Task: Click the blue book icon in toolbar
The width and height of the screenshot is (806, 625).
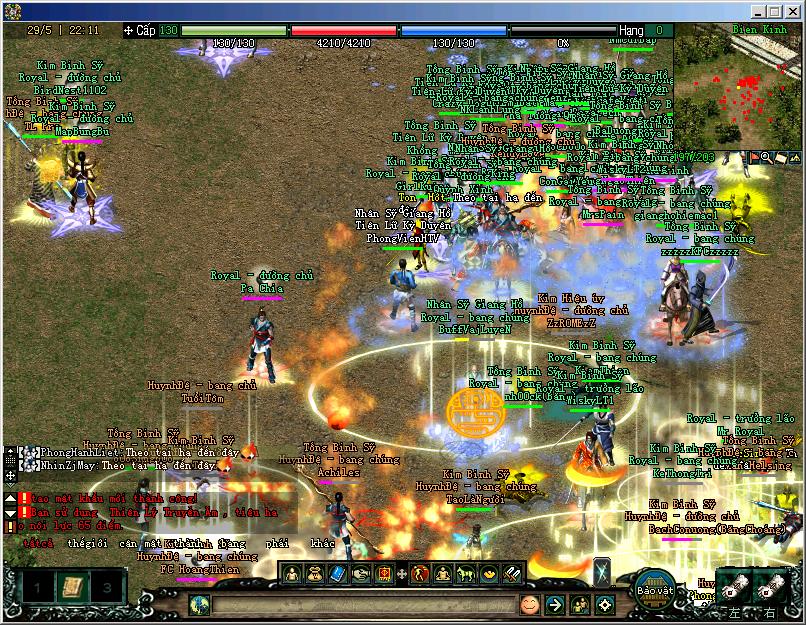Action: (337, 574)
